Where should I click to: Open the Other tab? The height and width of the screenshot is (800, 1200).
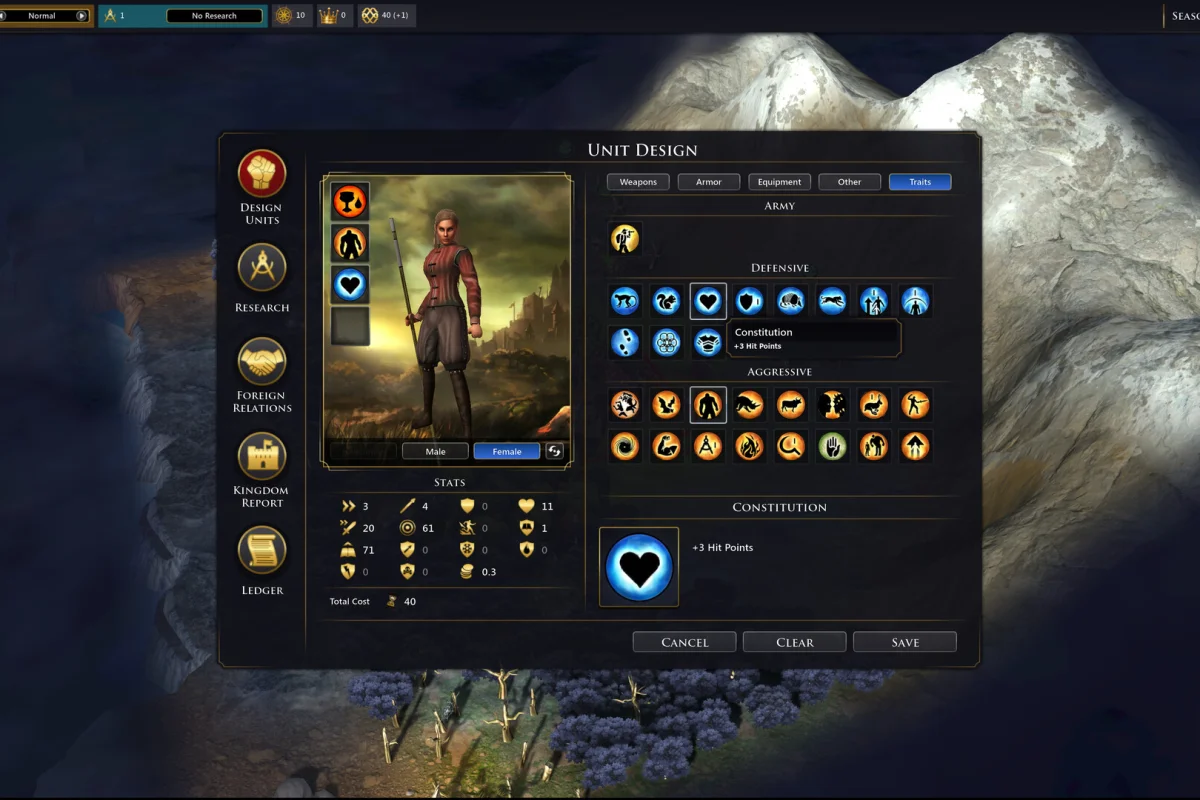(x=849, y=182)
